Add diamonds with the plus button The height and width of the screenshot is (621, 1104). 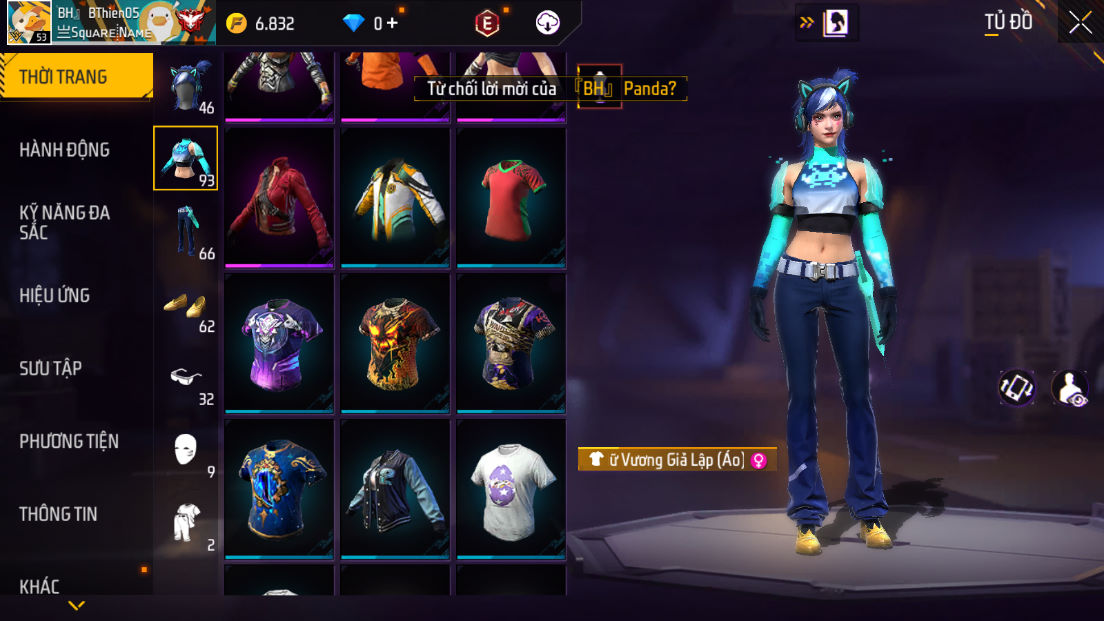click(x=392, y=23)
